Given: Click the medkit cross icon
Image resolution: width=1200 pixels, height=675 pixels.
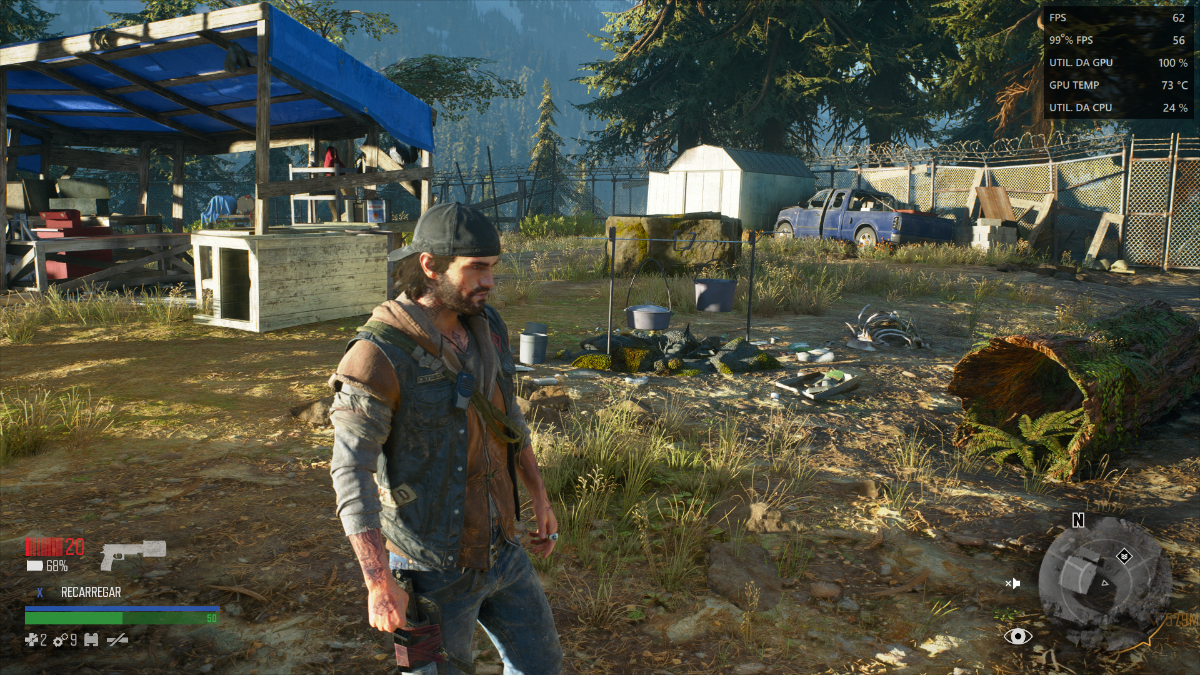Looking at the screenshot, I should (x=31, y=639).
